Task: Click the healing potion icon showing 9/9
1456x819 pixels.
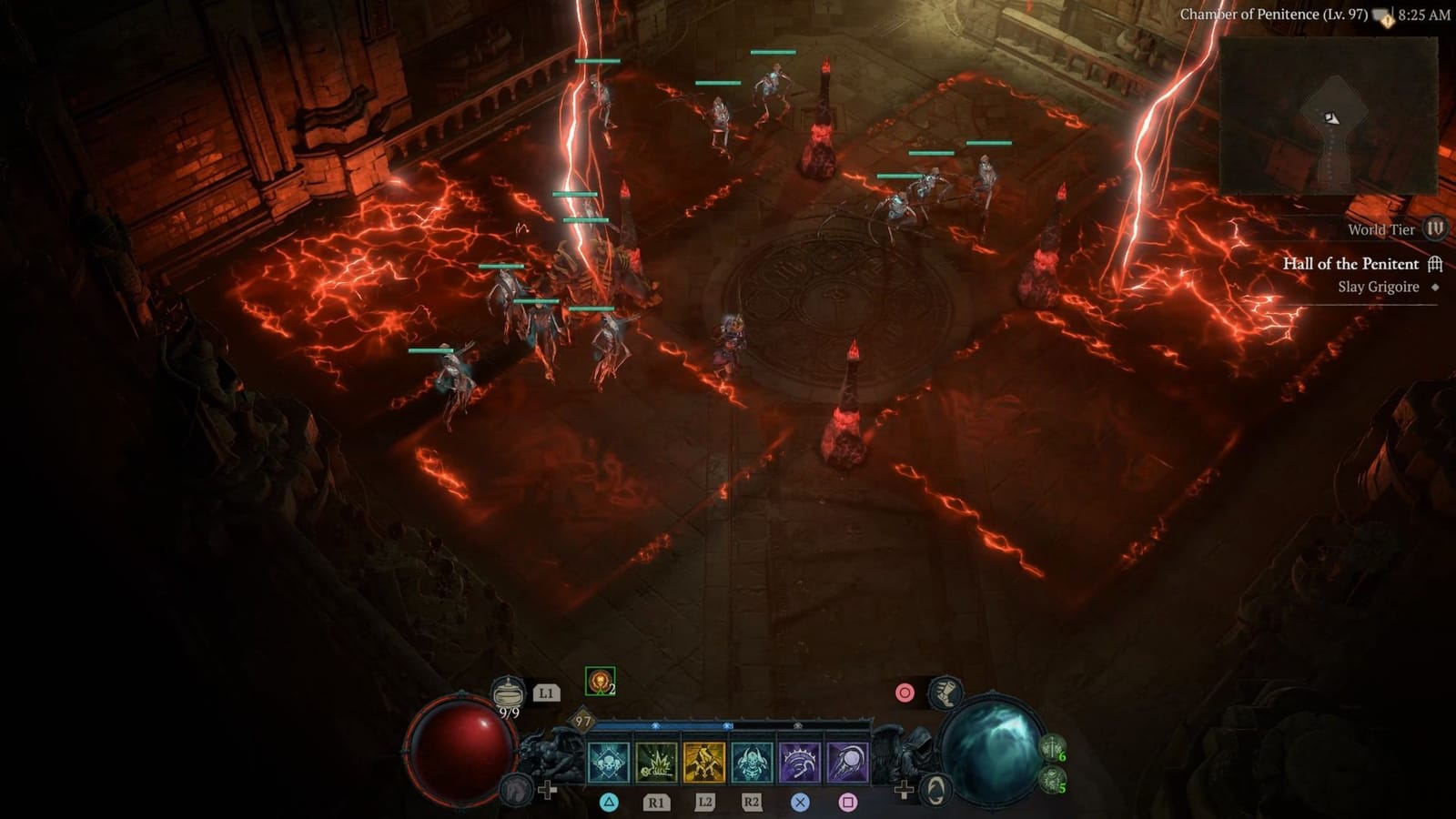Action: [508, 693]
